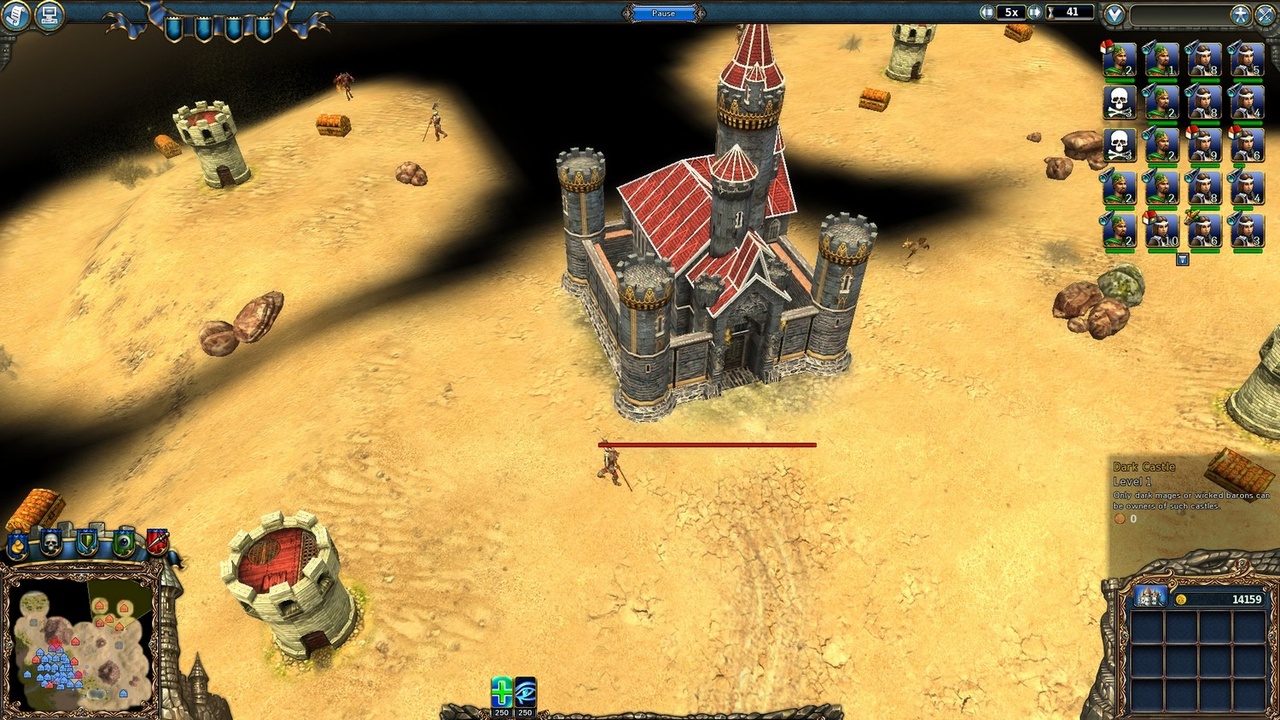Click the hourglass timer showing 41
This screenshot has width=1280, height=720.
click(x=1070, y=12)
